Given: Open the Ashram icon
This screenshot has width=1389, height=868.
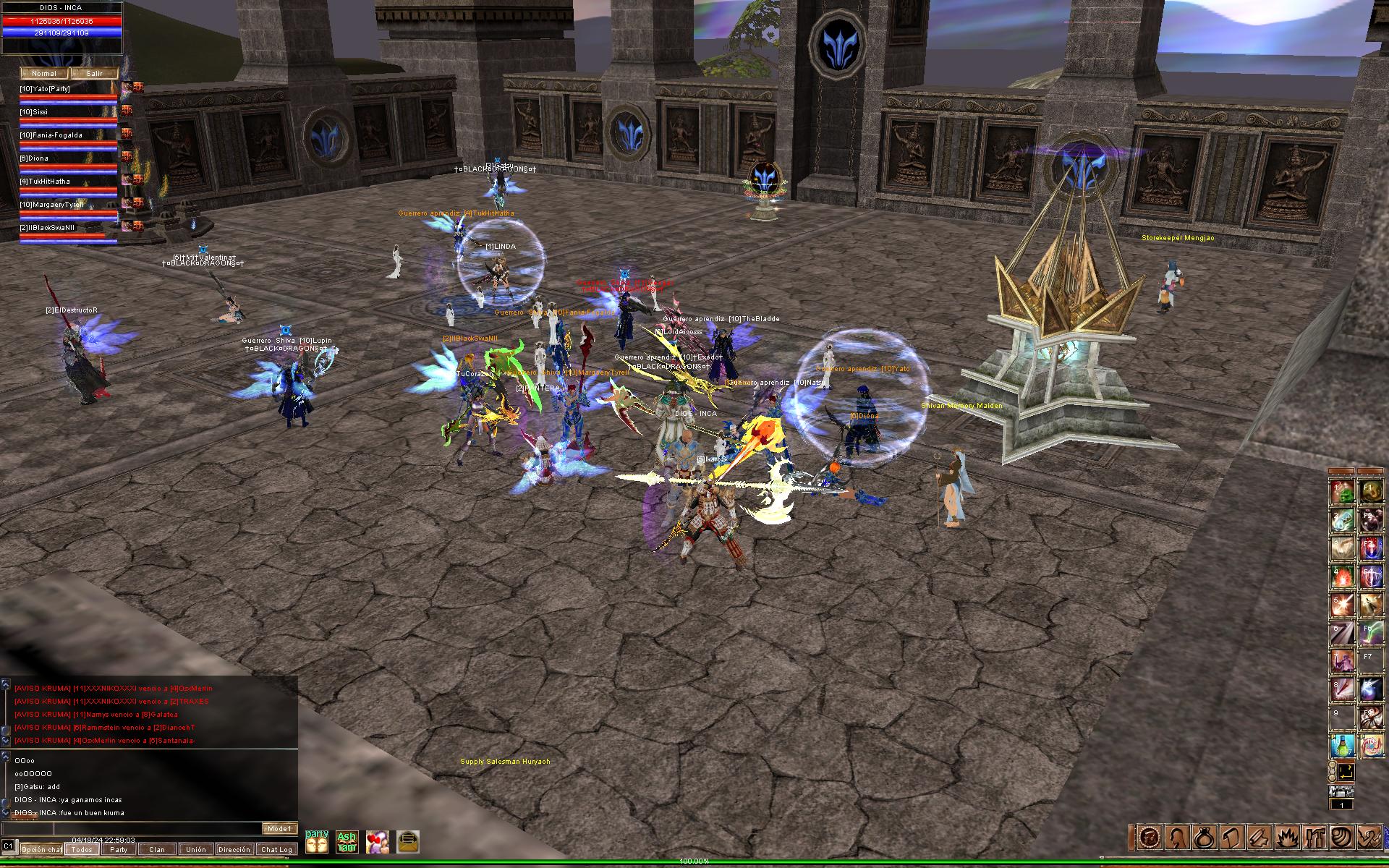Looking at the screenshot, I should [x=347, y=842].
